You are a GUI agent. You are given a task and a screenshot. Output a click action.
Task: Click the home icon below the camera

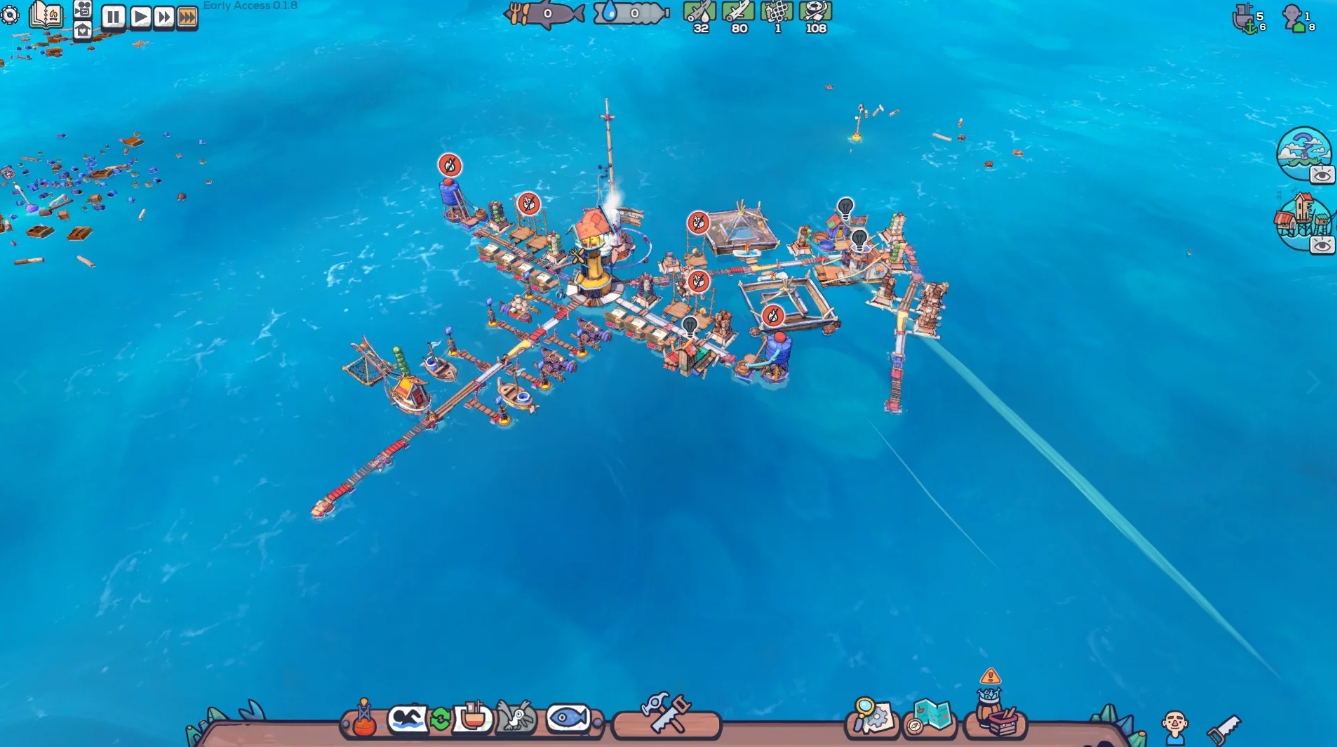(82, 31)
